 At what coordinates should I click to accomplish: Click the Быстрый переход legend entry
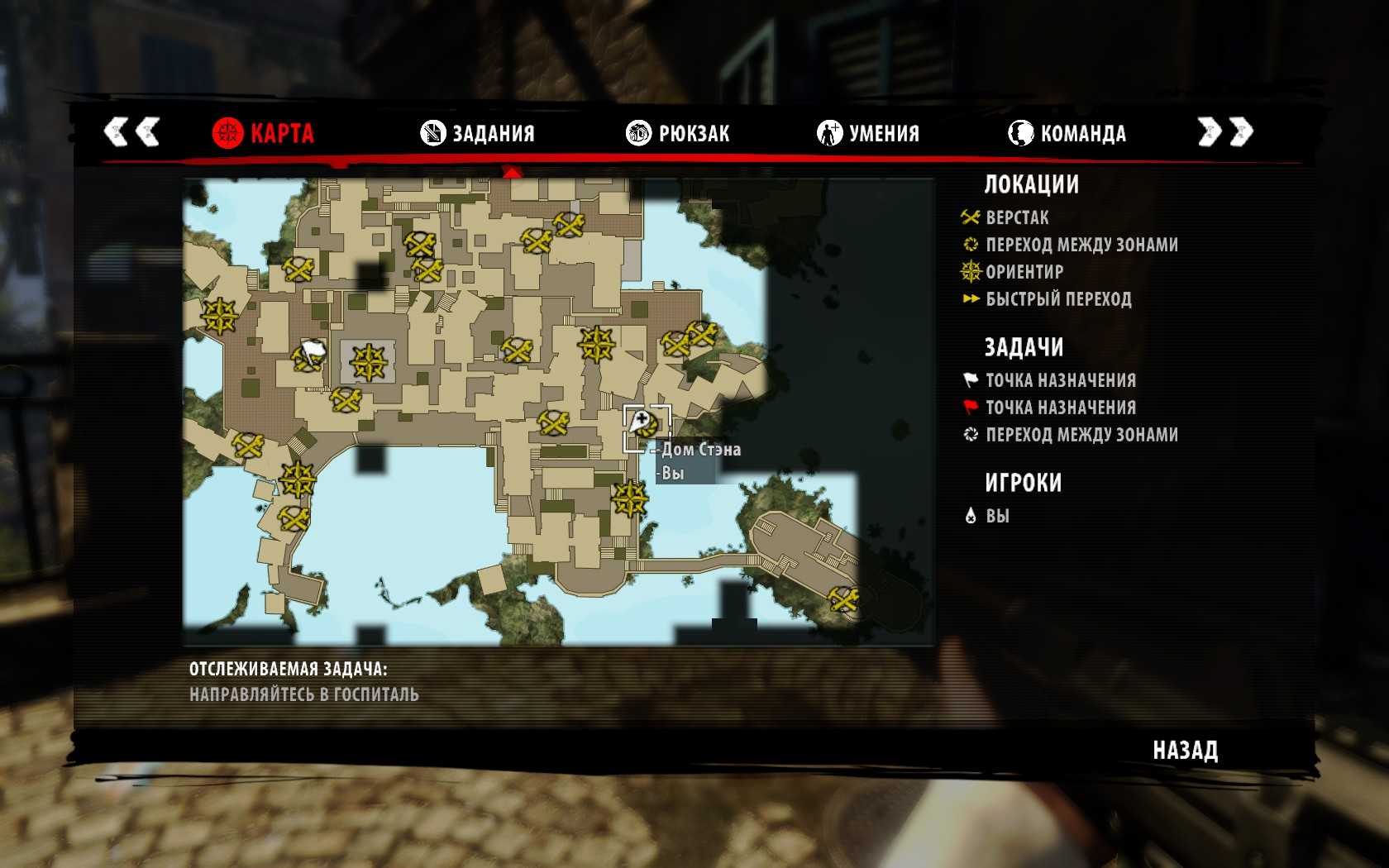(1057, 299)
